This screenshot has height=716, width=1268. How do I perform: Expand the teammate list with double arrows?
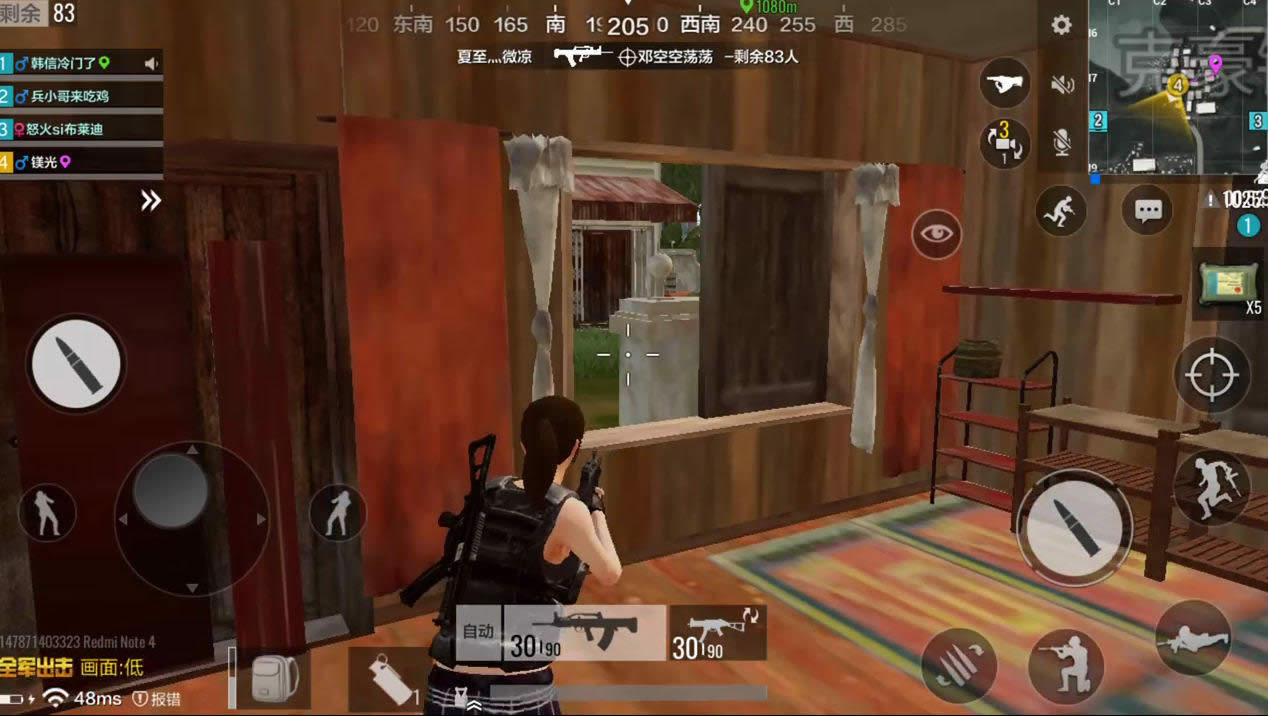(x=150, y=201)
